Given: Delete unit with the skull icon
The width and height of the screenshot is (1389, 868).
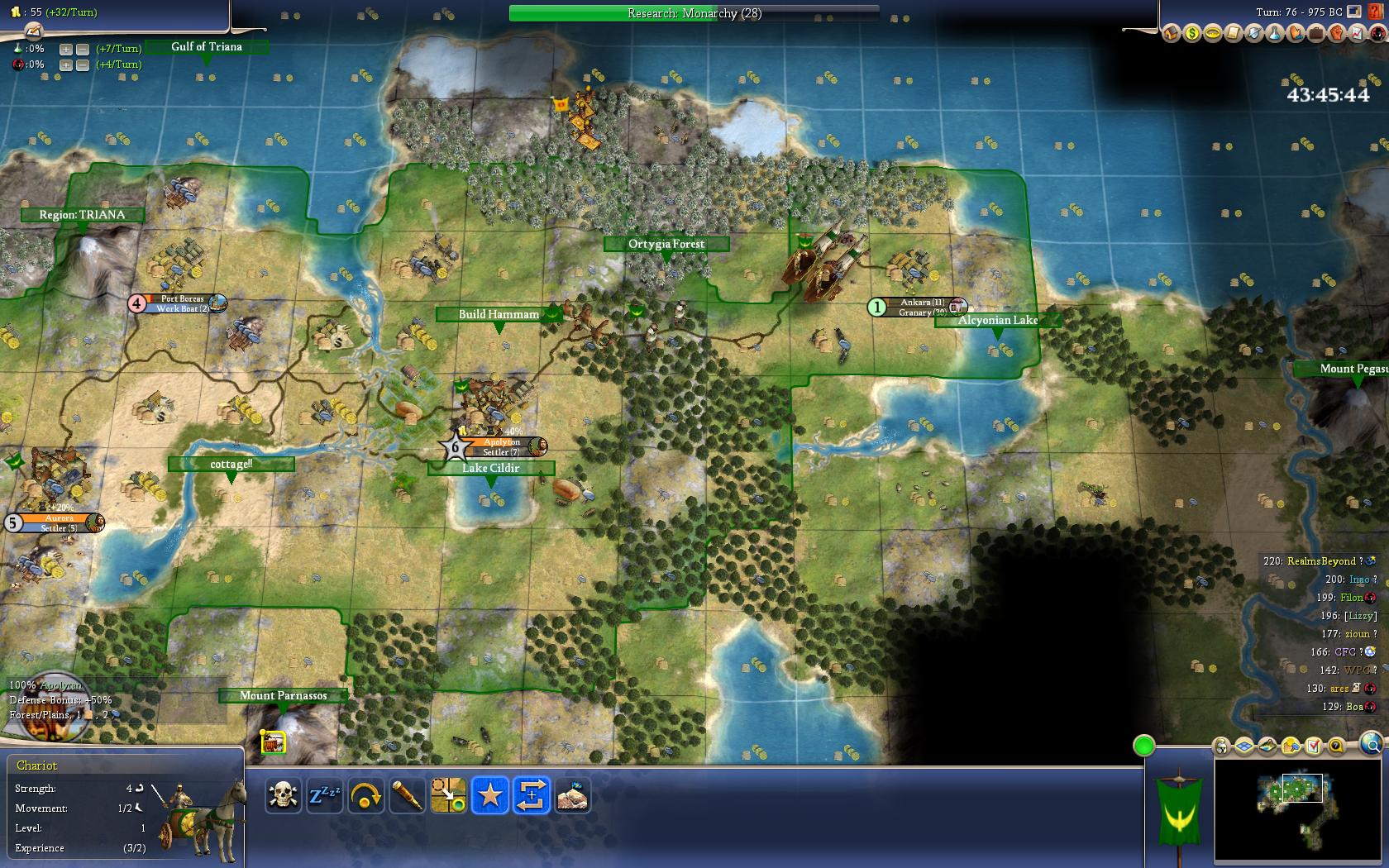Looking at the screenshot, I should click(x=283, y=795).
